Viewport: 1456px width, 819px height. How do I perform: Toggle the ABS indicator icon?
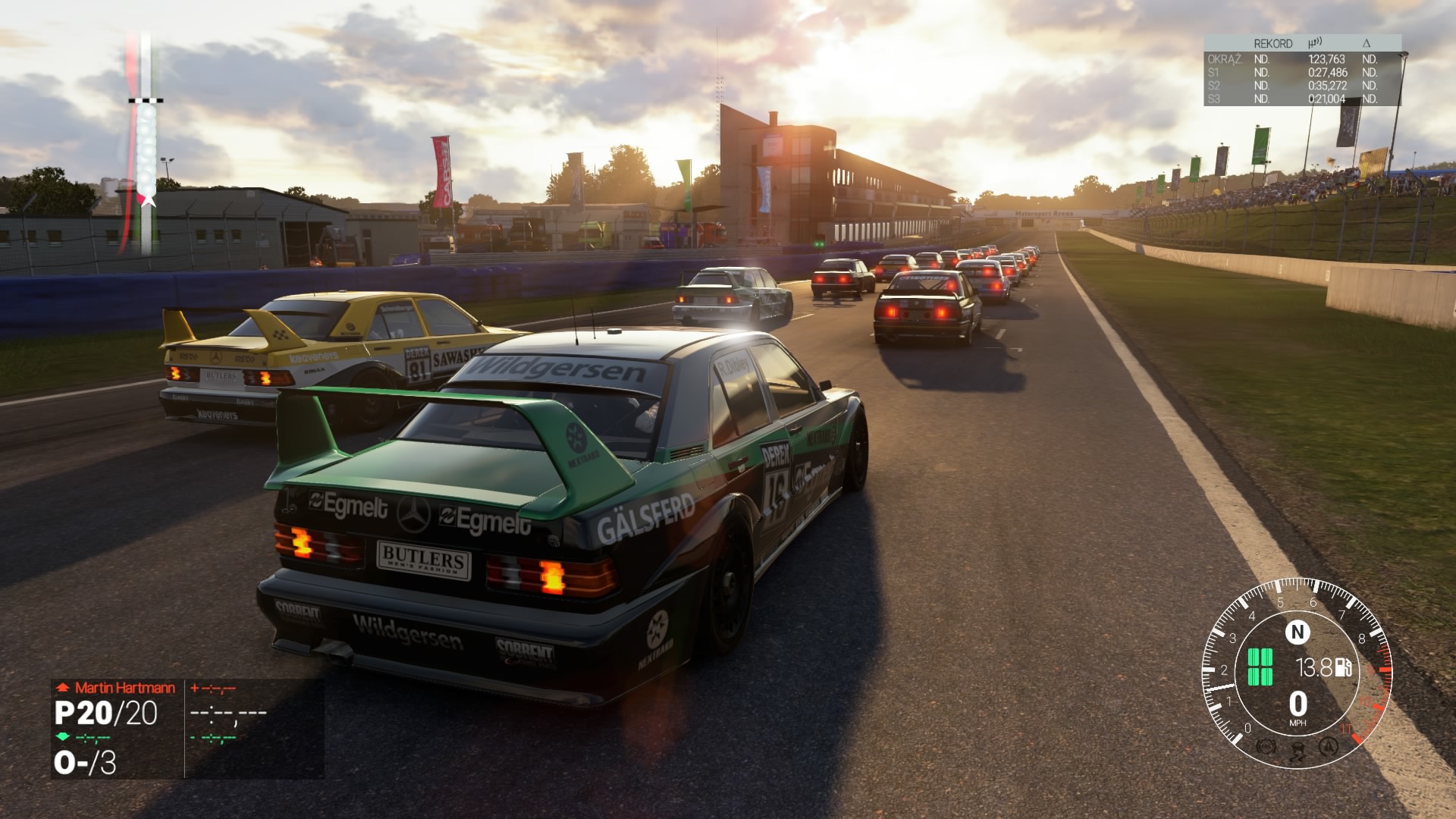pos(1265,746)
